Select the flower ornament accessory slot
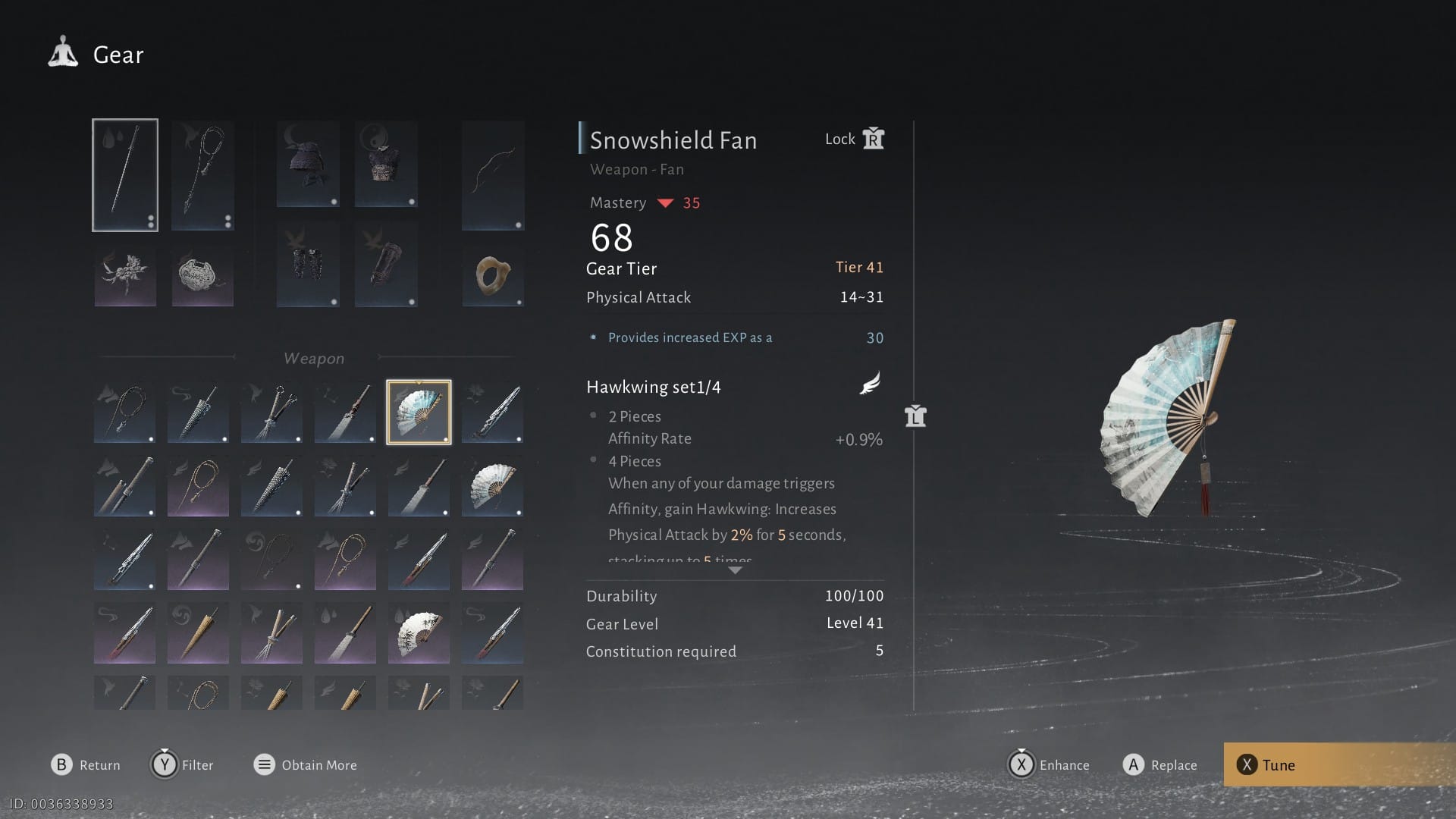 click(125, 277)
